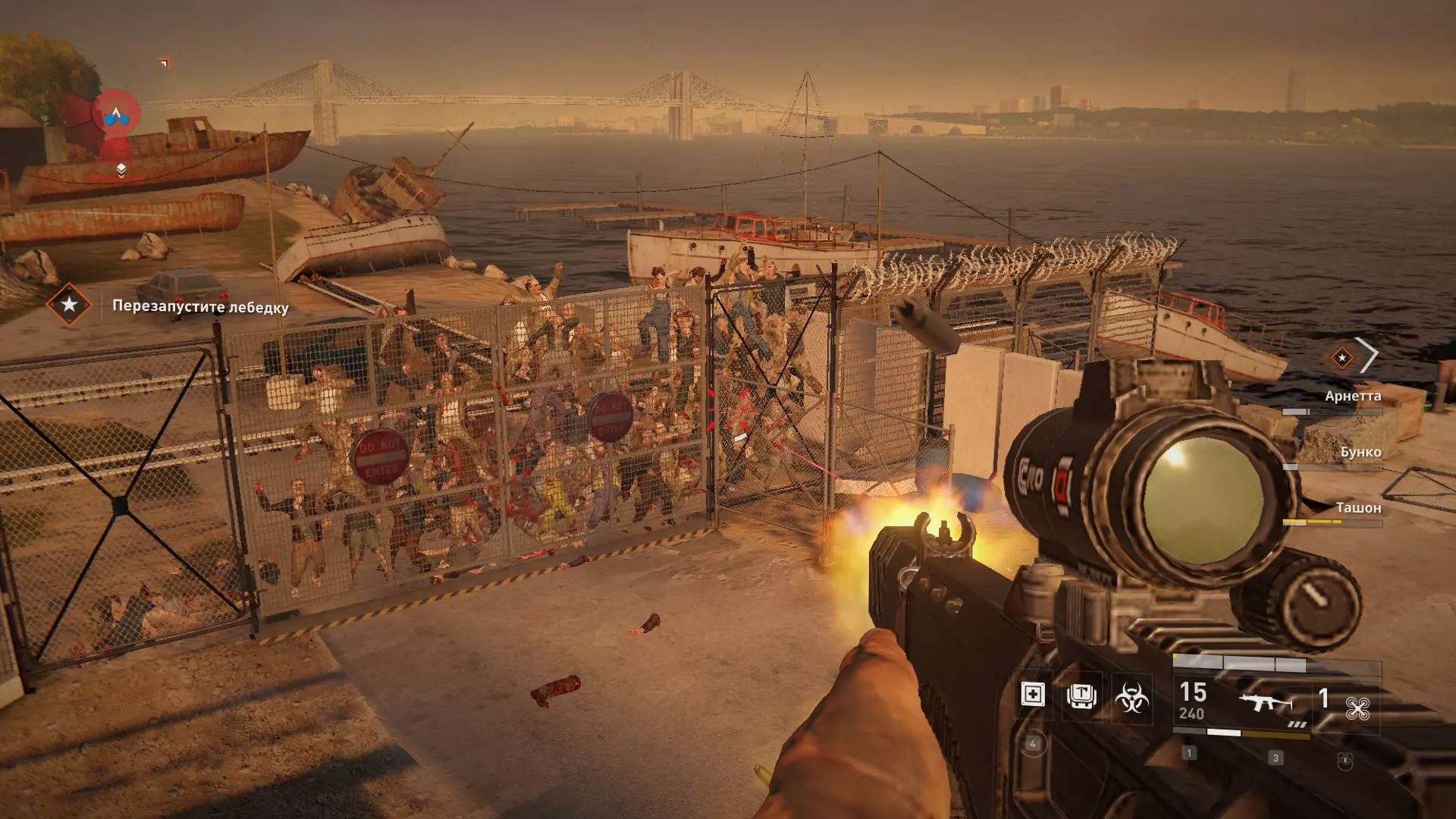Select teammate Бунко in the squad list
Screen dimensions: 1456x819
pos(1360,453)
